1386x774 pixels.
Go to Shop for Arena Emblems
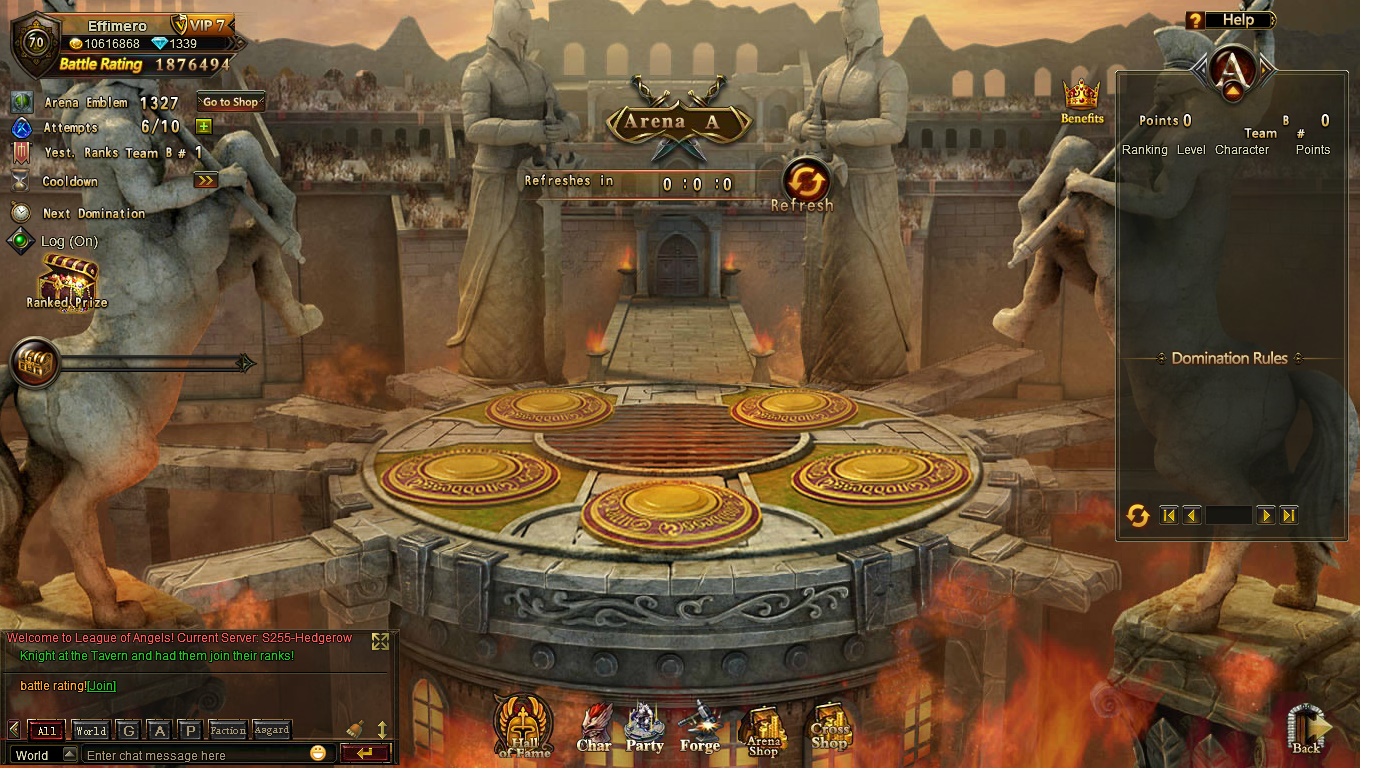click(230, 102)
